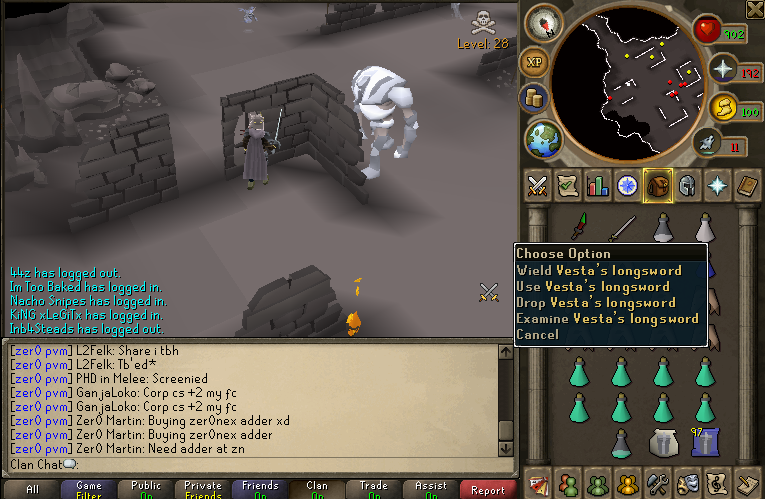Open the world map globe icon
765x499 pixels.
[x=541, y=137]
